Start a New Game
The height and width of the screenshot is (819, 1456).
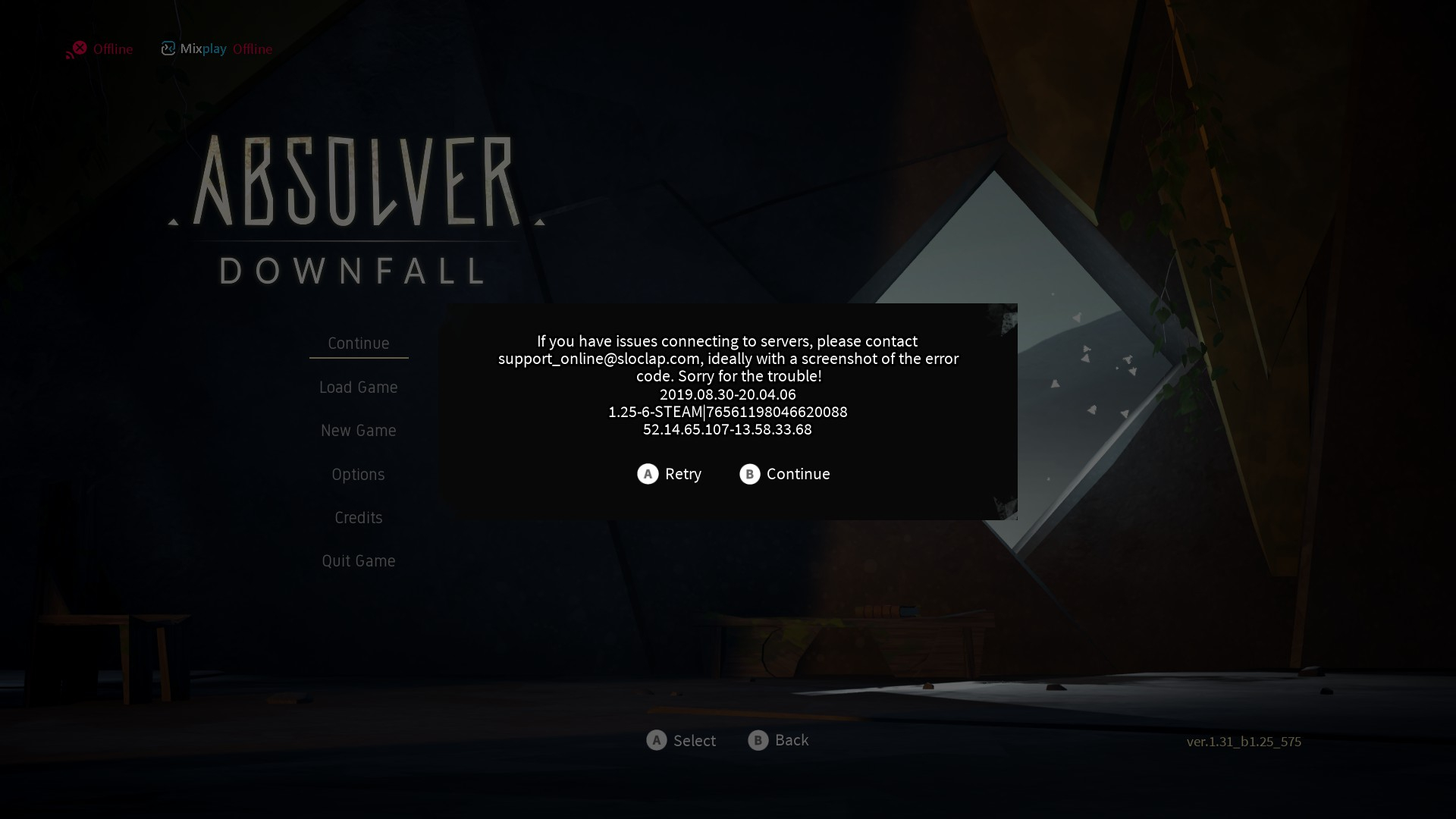coord(358,431)
